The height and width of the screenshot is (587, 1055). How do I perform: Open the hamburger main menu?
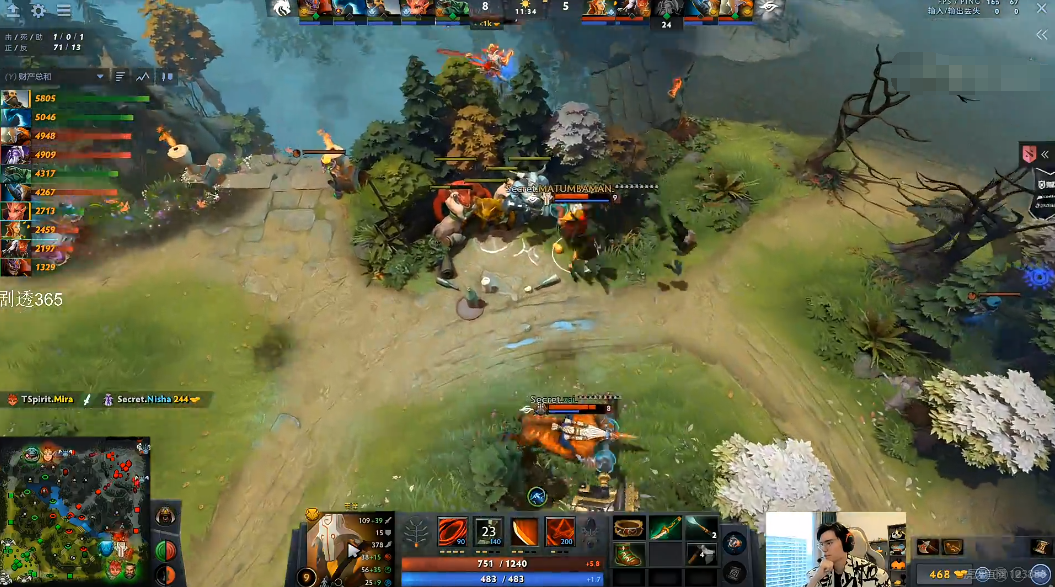point(64,11)
